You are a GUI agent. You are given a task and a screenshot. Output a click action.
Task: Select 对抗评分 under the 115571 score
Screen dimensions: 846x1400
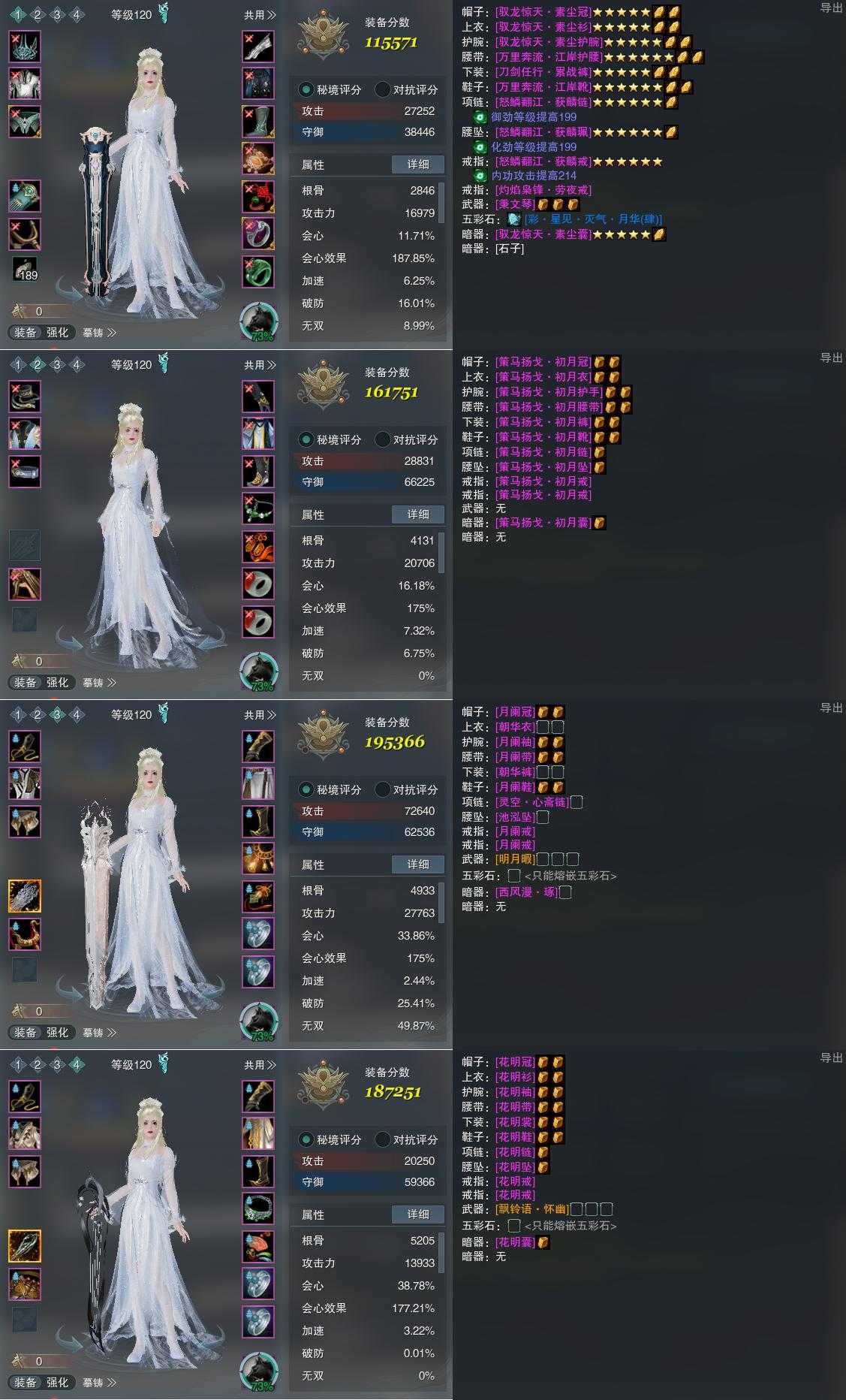click(x=406, y=90)
